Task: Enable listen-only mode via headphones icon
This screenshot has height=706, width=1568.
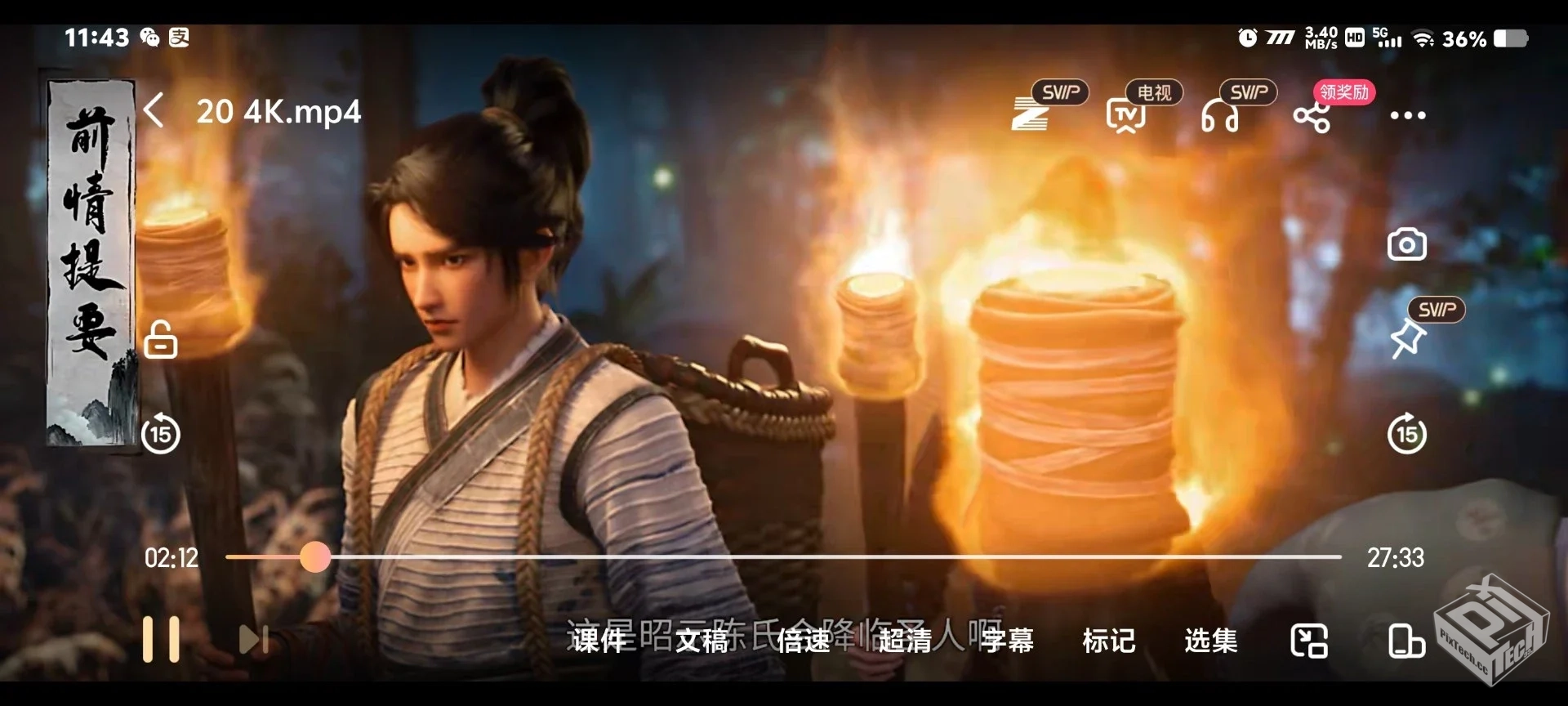Action: coord(1221,114)
